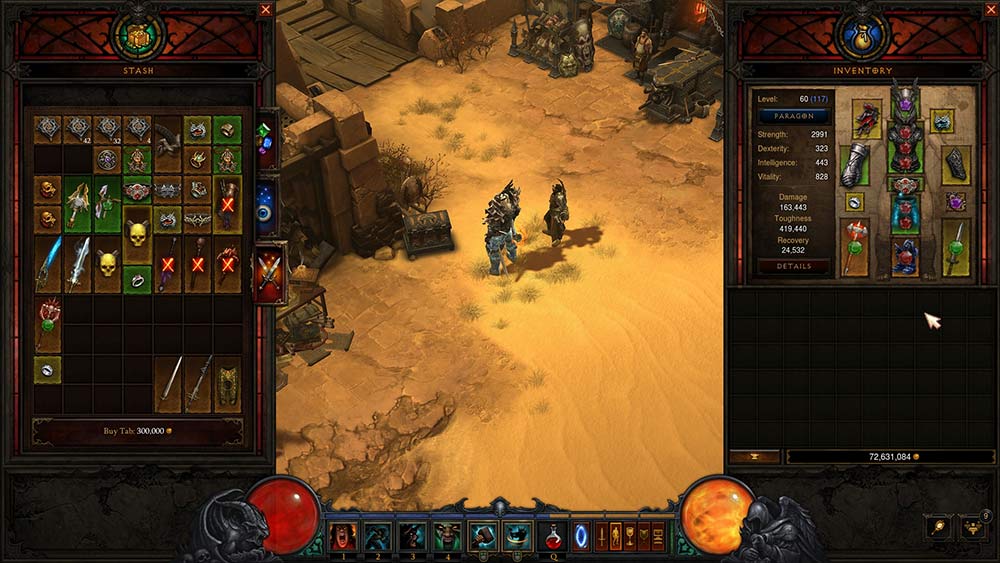Activate the screaming face skill in slot 1
This screenshot has height=563, width=1000.
tap(343, 537)
